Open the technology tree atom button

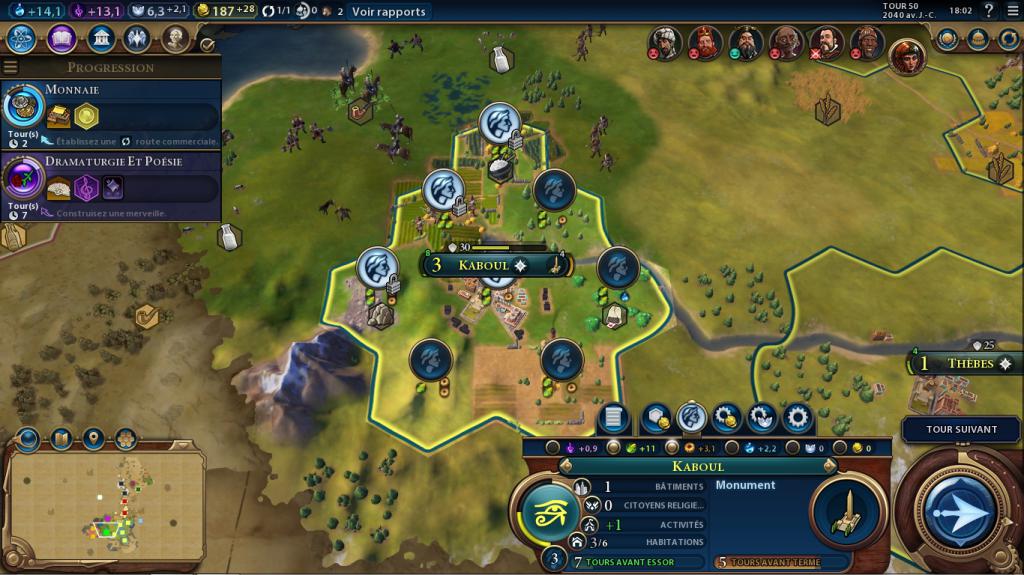pyautogui.click(x=22, y=38)
